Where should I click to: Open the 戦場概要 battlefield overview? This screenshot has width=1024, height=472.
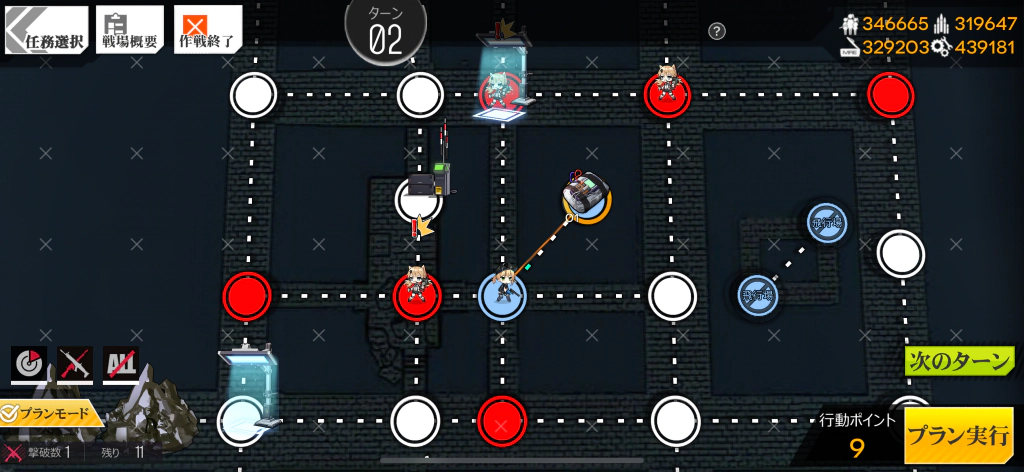pos(130,31)
